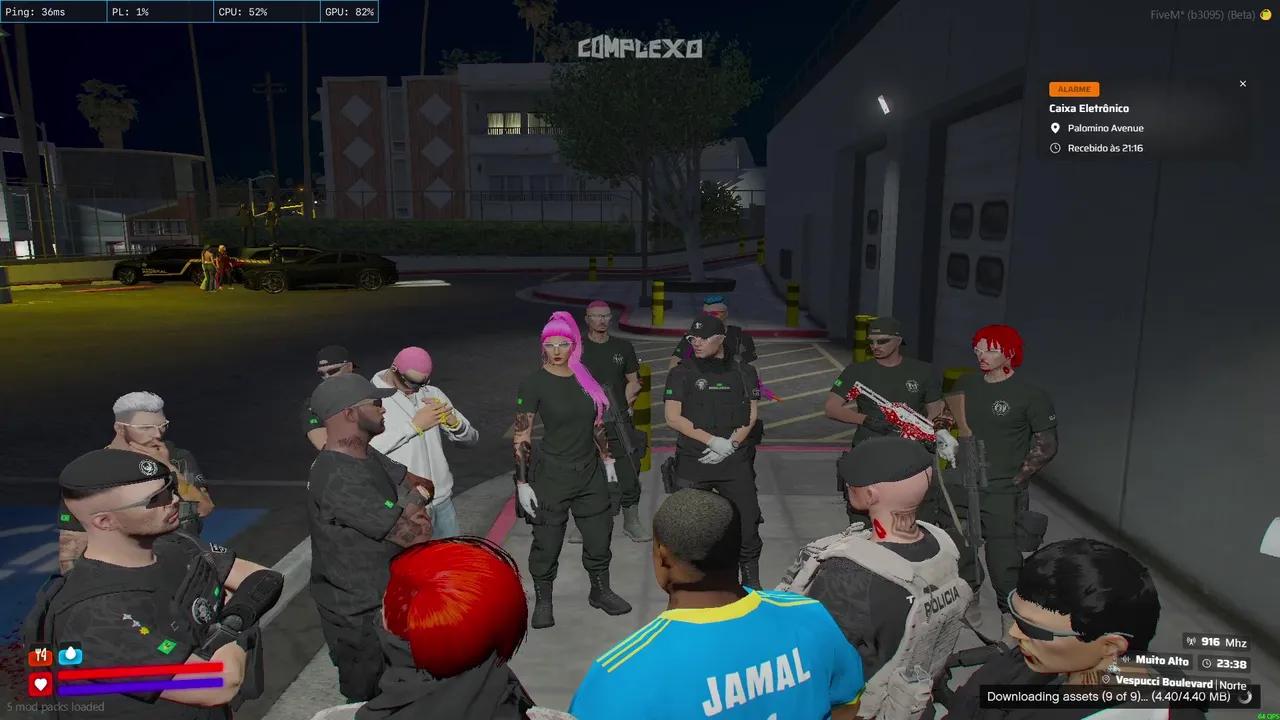Click the clock icon beside 23:38
The width and height of the screenshot is (1280, 720).
pyautogui.click(x=1208, y=663)
